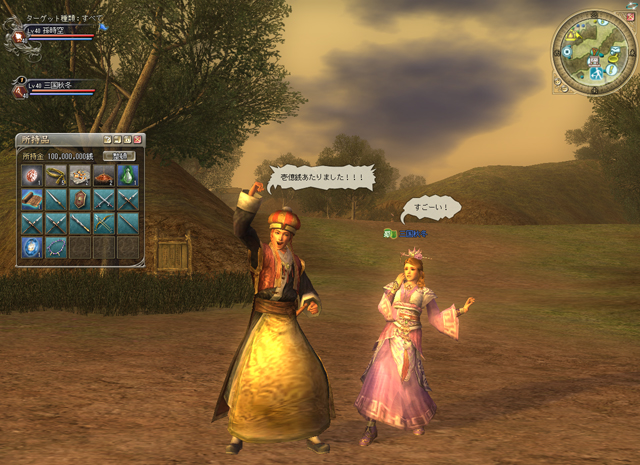Click the blue flag by player name
The width and height of the screenshot is (640, 465).
click(103, 29)
